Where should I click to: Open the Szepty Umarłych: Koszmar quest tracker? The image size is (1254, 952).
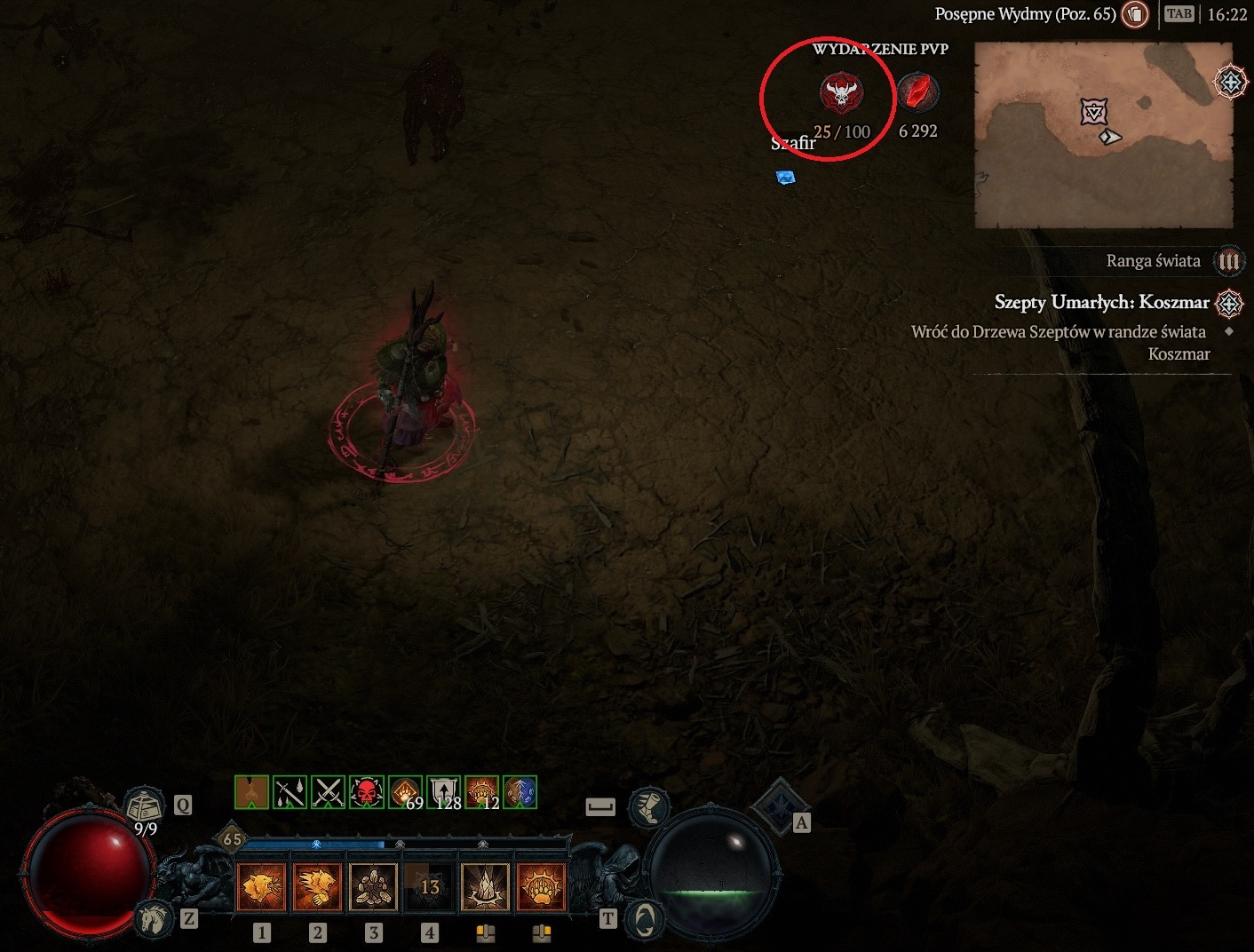point(1102,303)
